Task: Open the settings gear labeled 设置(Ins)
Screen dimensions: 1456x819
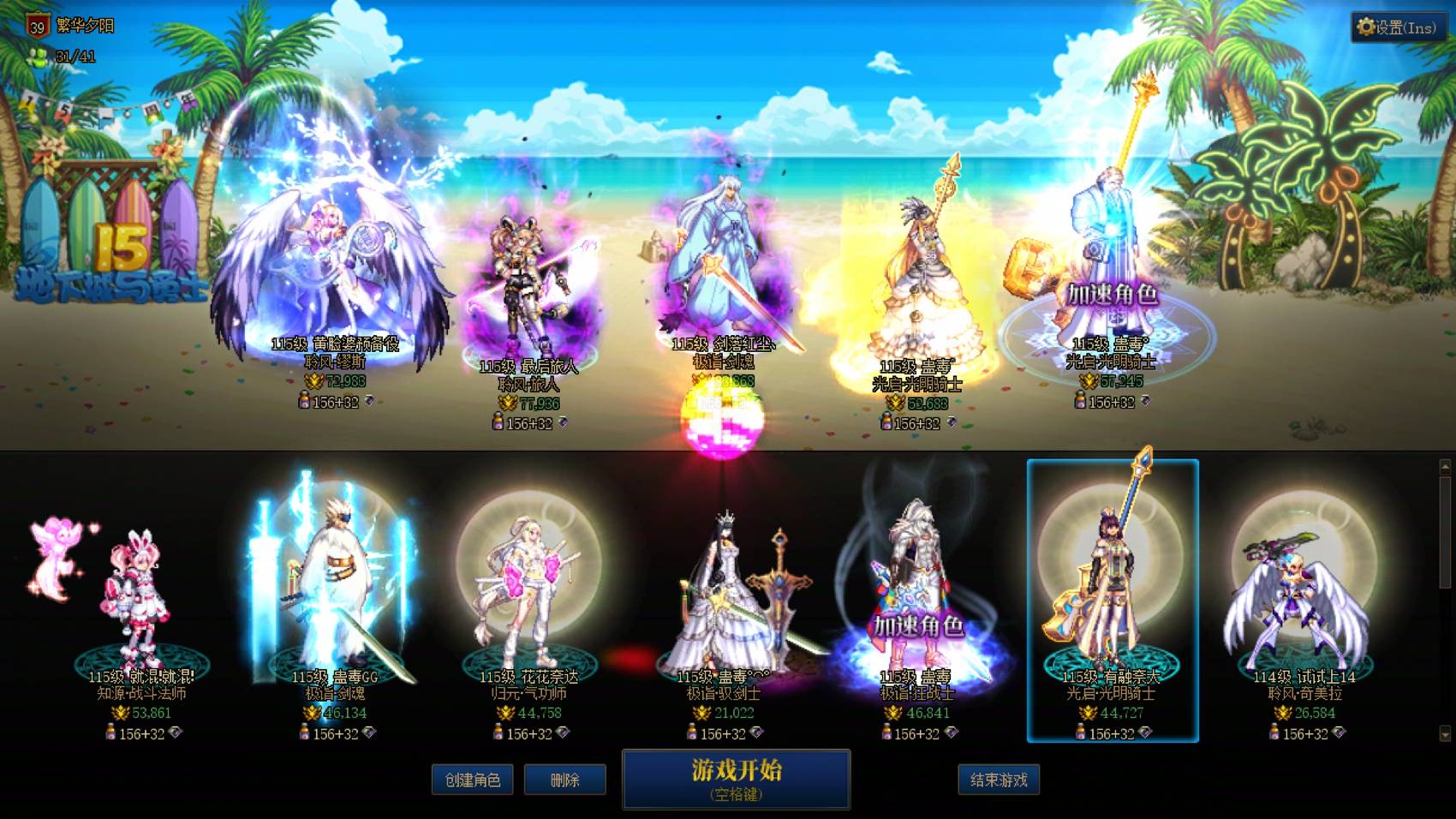Action: point(1396,27)
